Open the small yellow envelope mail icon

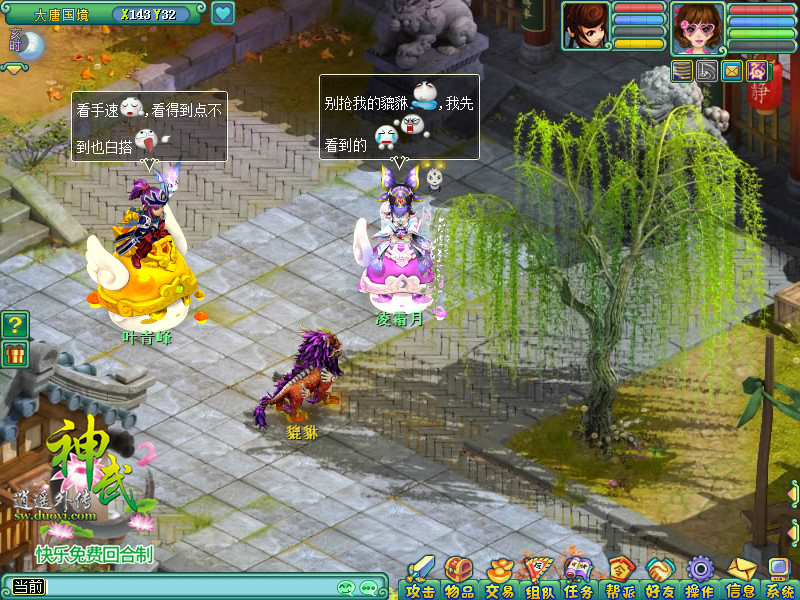[x=732, y=71]
